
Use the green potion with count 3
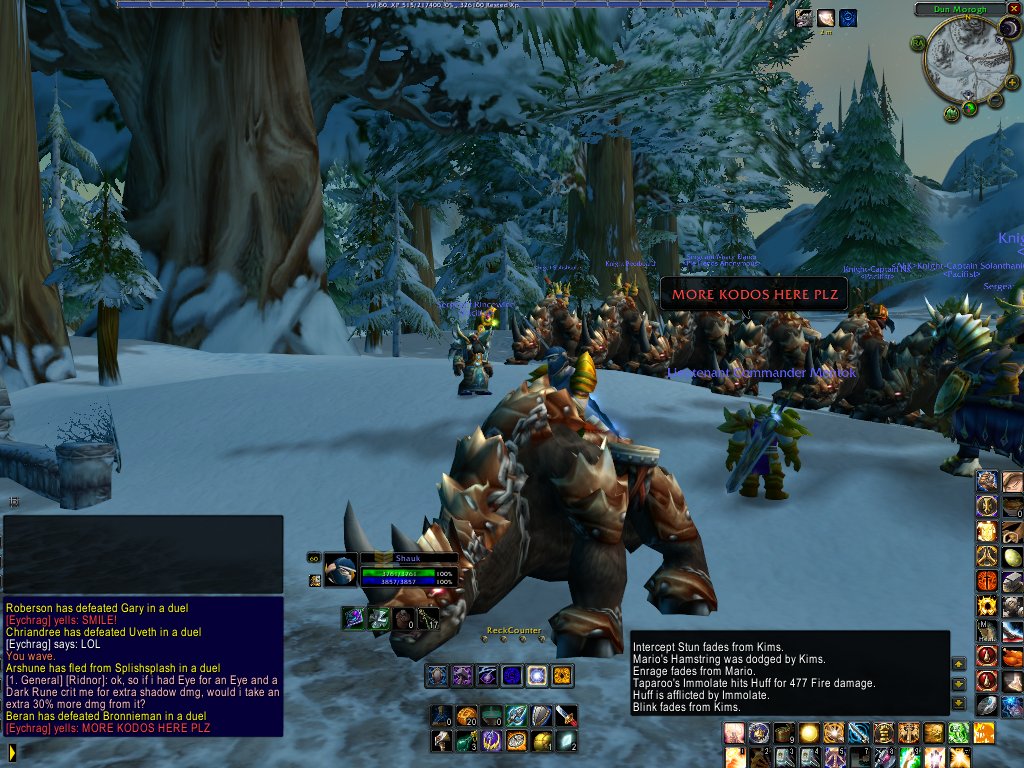tap(466, 741)
